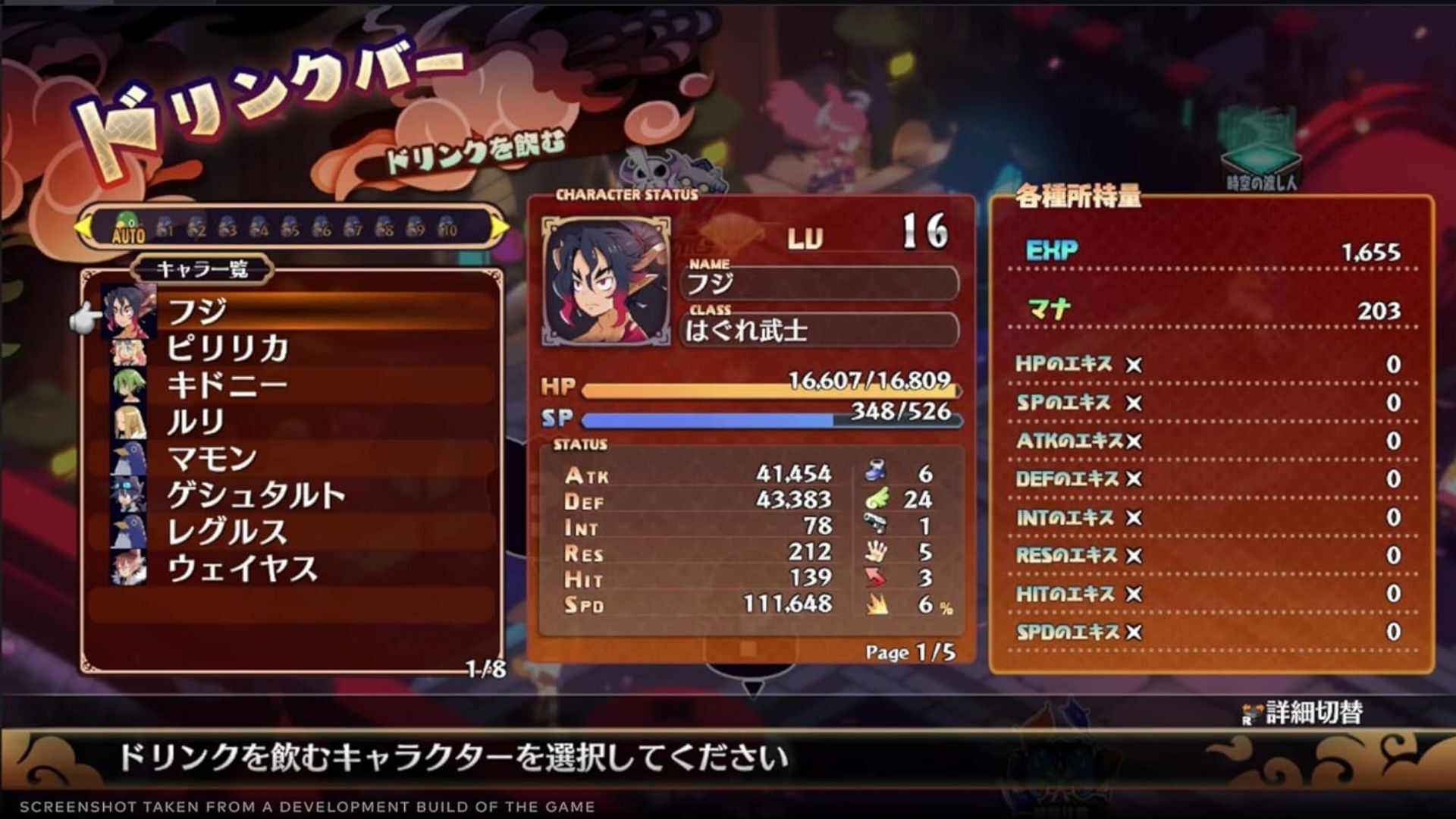Switch to squad tab number 1

(x=165, y=227)
